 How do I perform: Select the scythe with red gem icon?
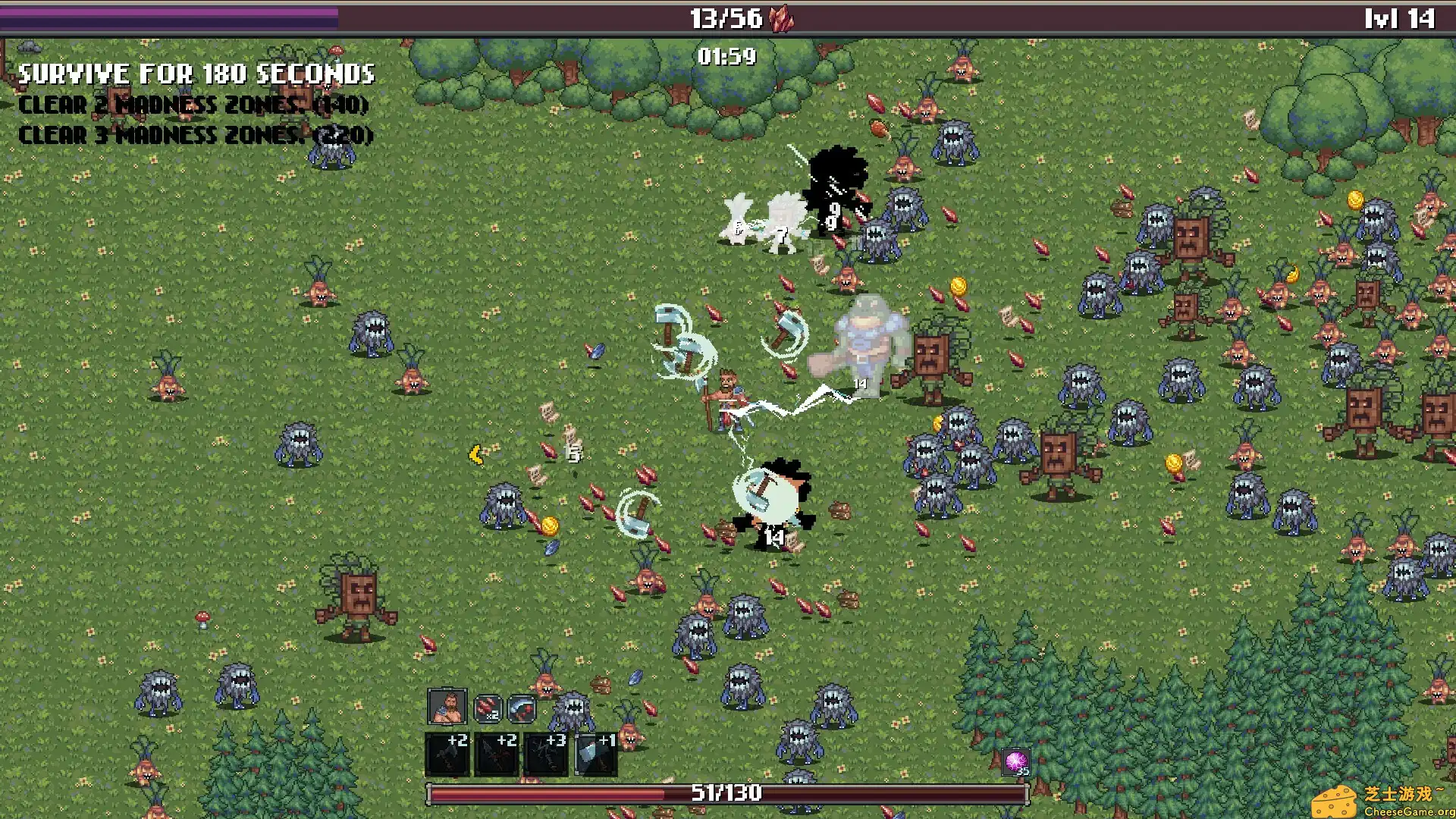522,709
